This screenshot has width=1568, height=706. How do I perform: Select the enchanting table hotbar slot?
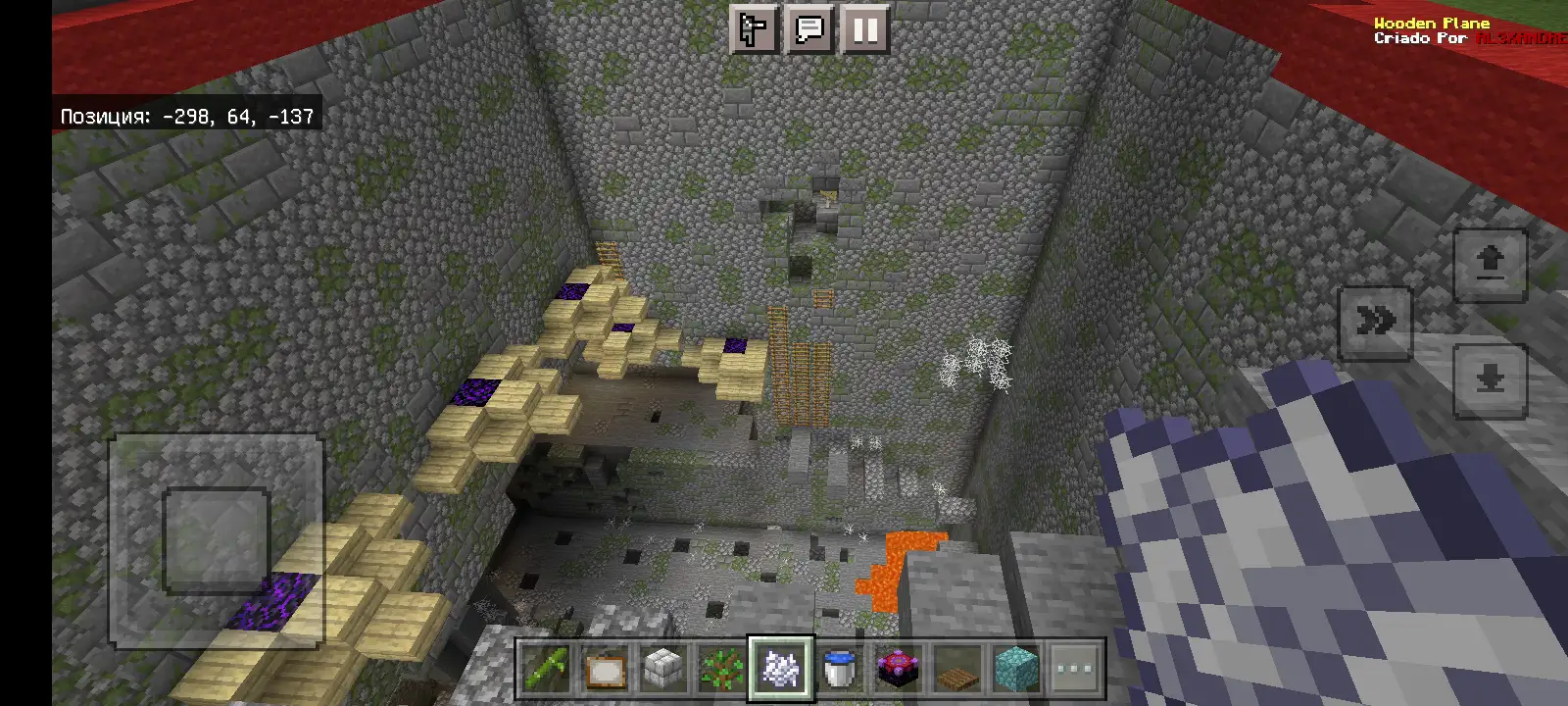(899, 670)
